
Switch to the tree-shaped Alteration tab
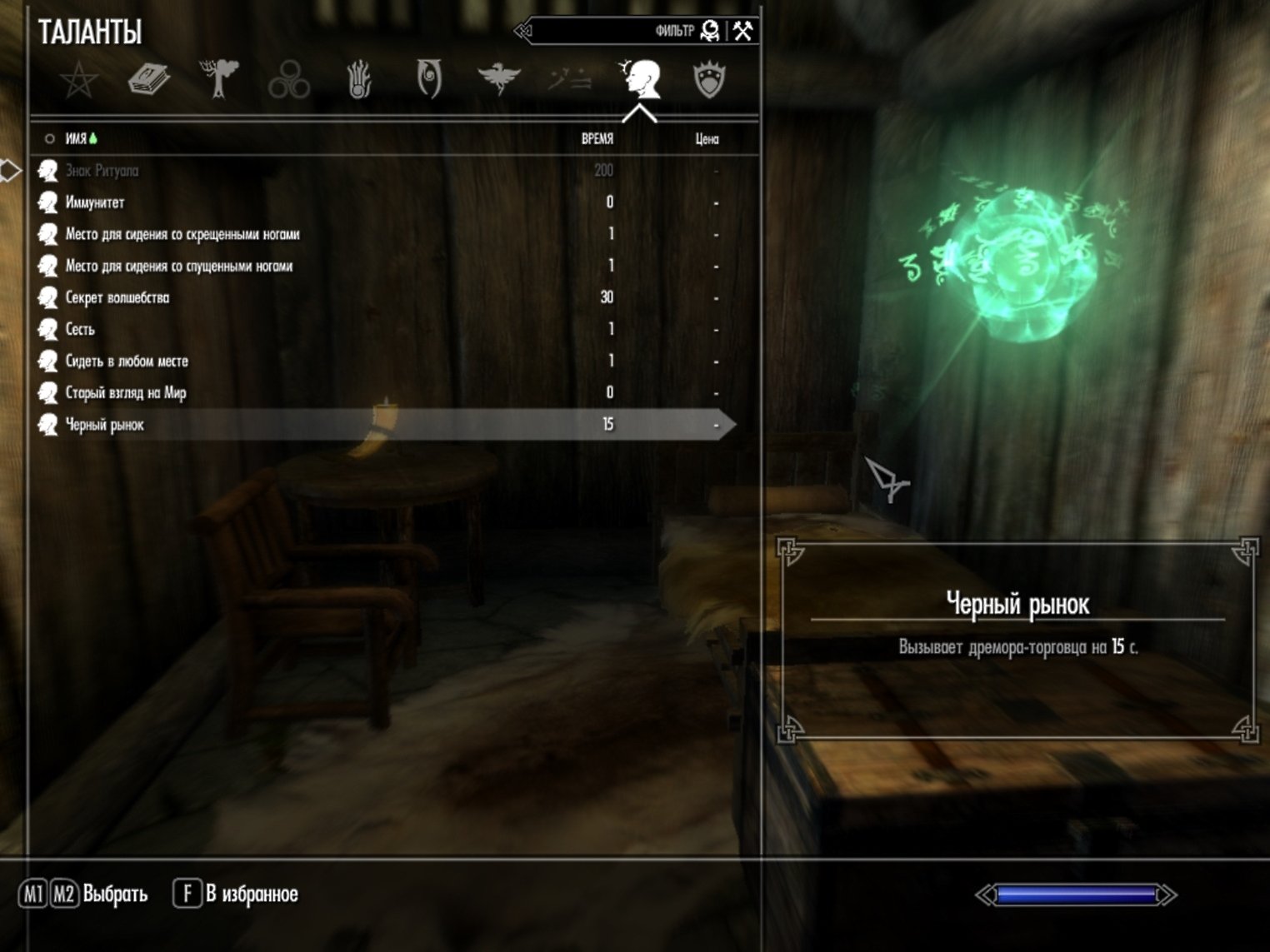coord(219,80)
